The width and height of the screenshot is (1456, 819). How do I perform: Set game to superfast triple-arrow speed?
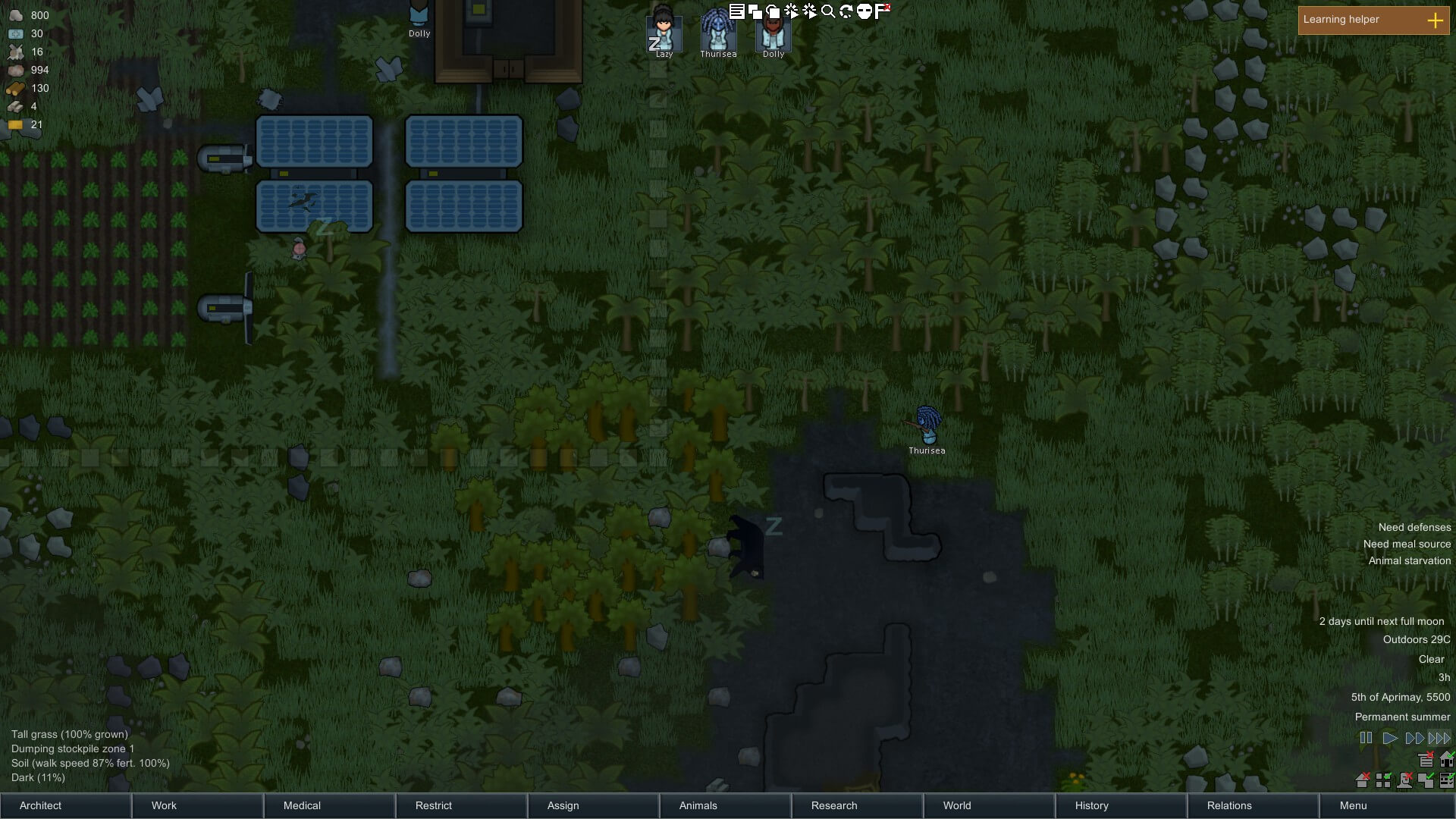(1439, 738)
